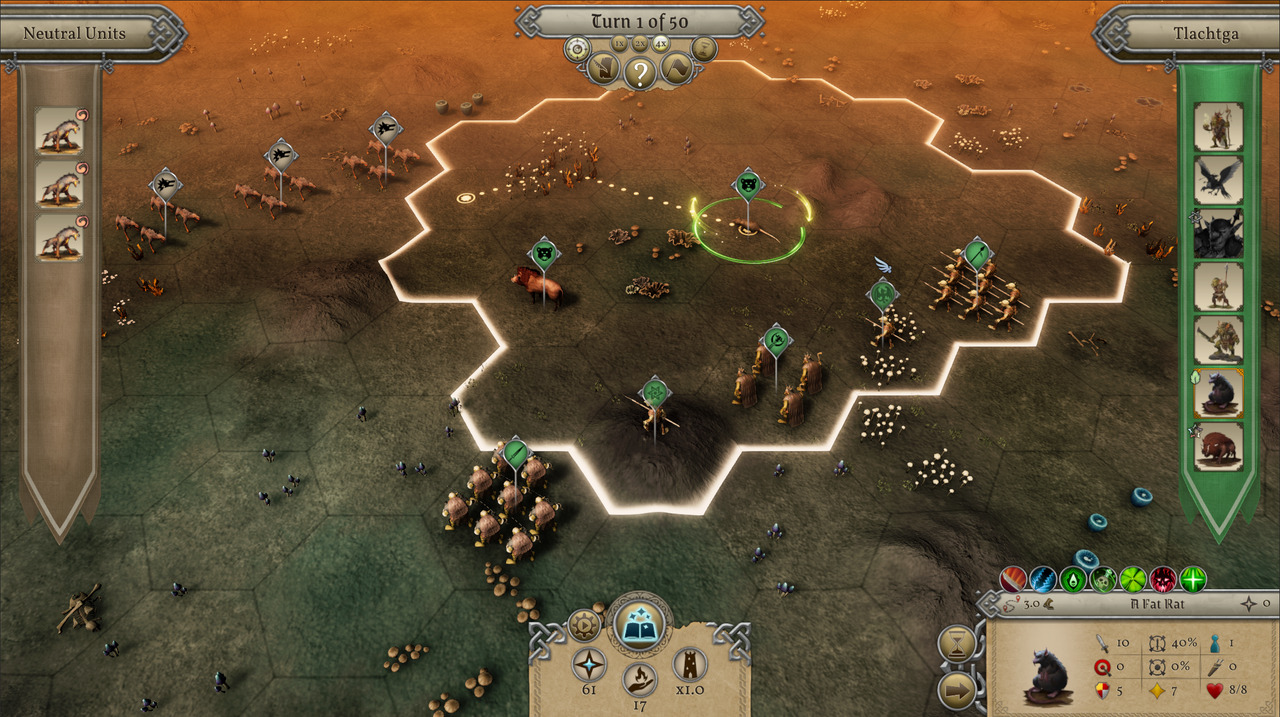The height and width of the screenshot is (717, 1280).
Task: Click the gear auto-play button beside spellbook
Action: click(x=583, y=625)
